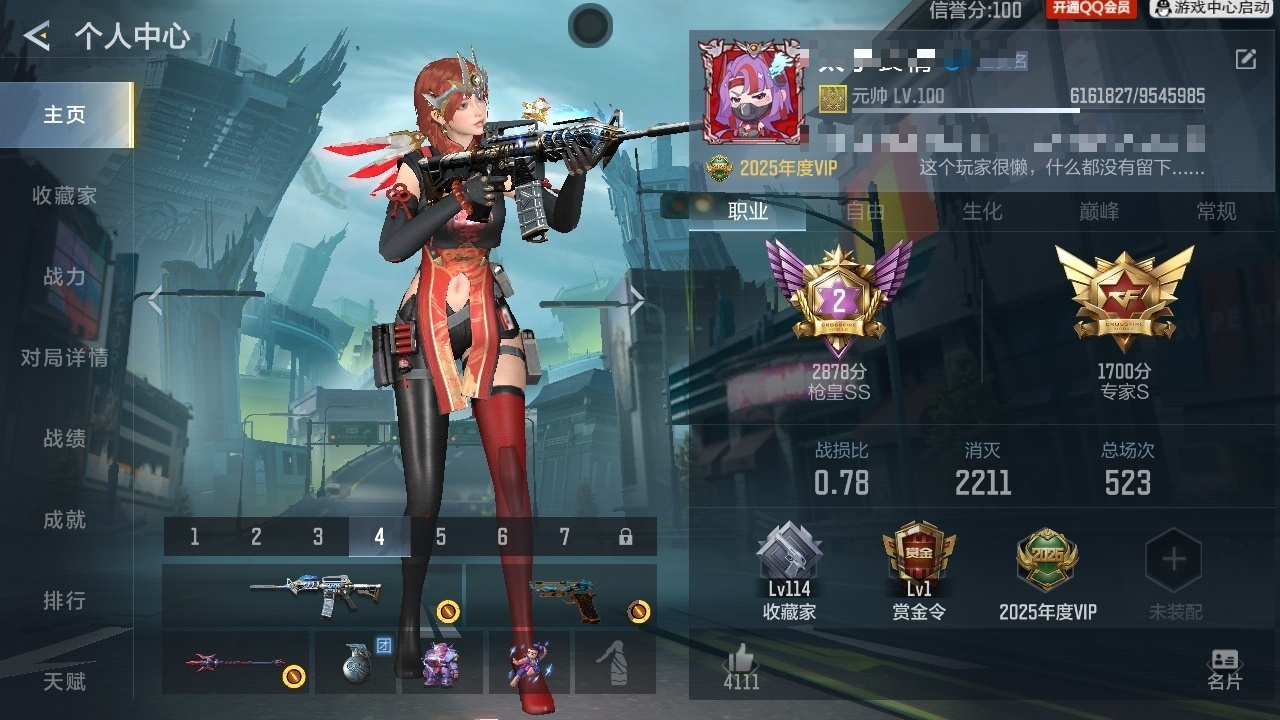Choose loadout slot number 1
This screenshot has height=720, width=1280.
click(x=194, y=537)
